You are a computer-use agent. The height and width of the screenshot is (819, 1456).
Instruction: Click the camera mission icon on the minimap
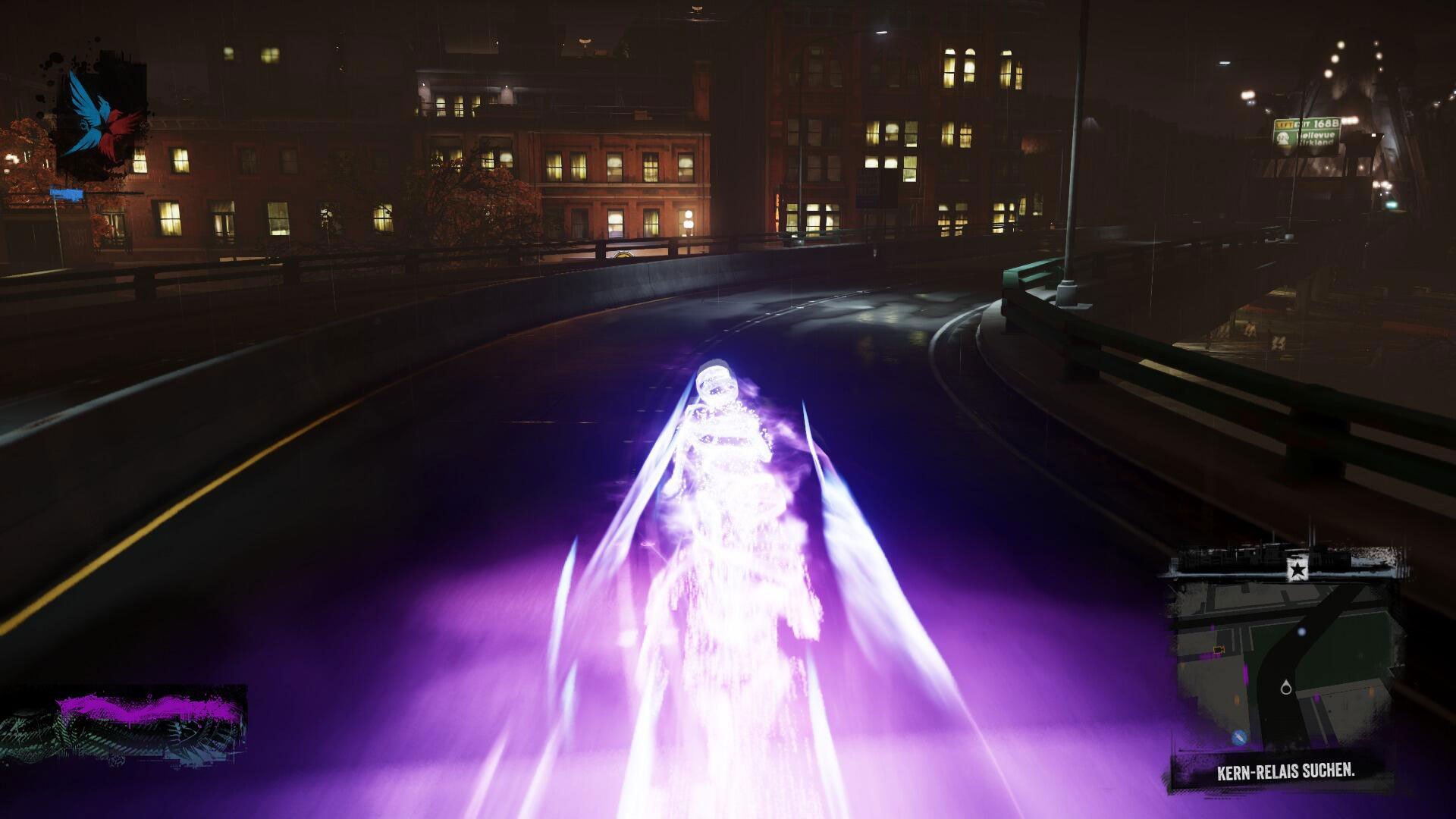(1219, 648)
